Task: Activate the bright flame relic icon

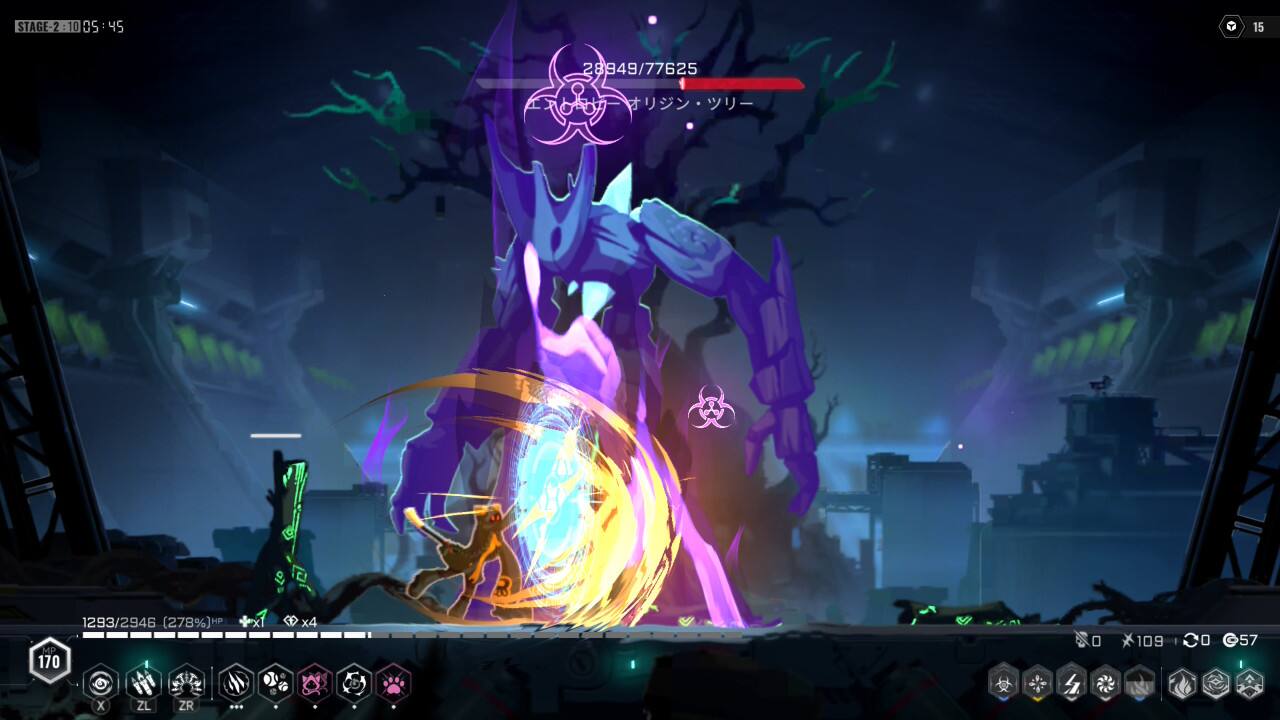Action: pyautogui.click(x=1182, y=682)
